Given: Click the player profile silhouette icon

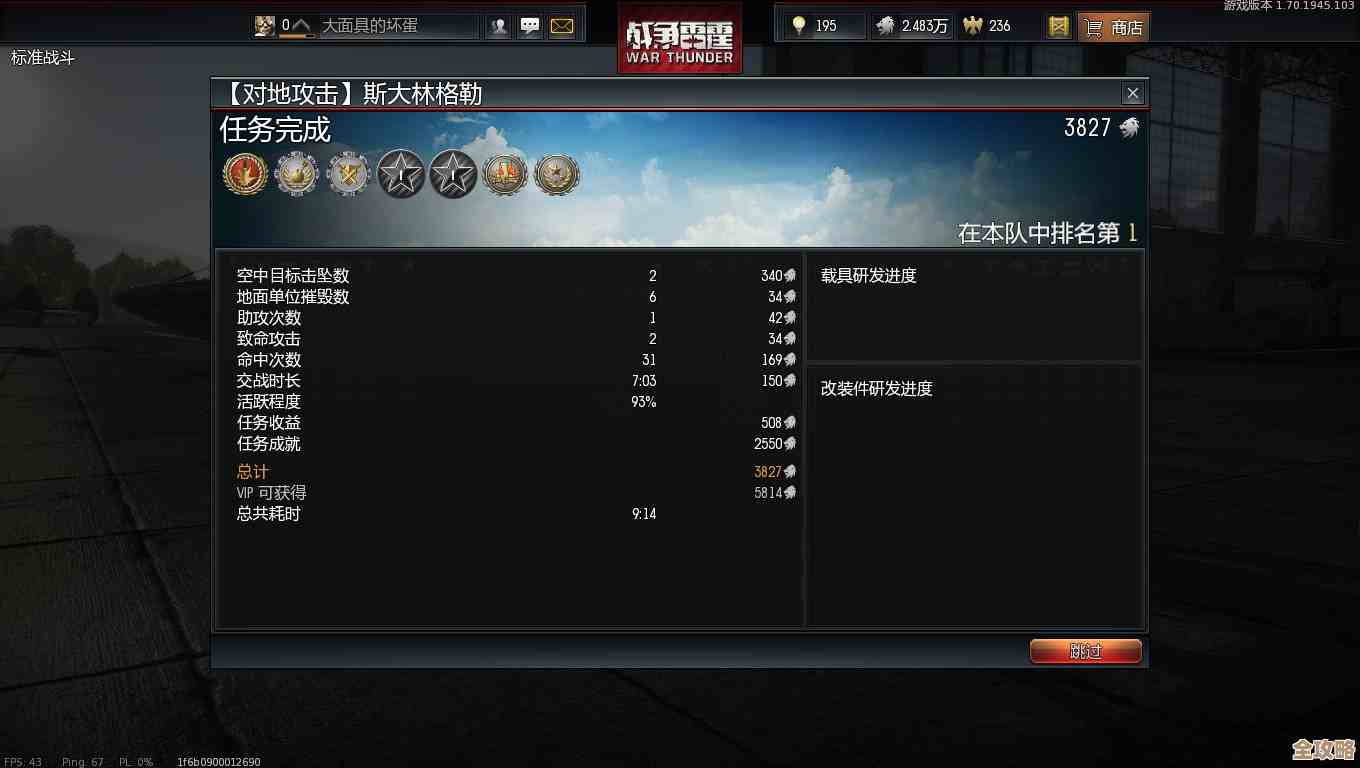Looking at the screenshot, I should pos(498,26).
